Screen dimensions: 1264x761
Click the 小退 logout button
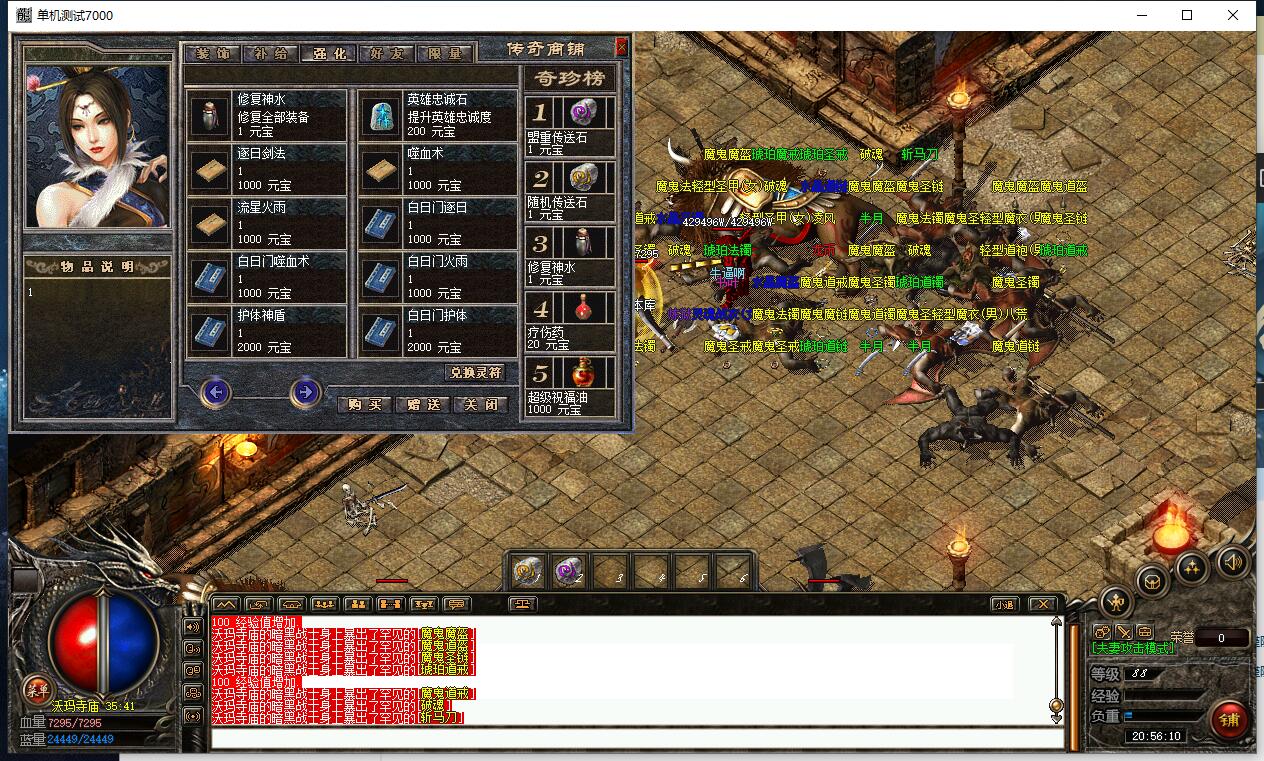[x=1004, y=604]
